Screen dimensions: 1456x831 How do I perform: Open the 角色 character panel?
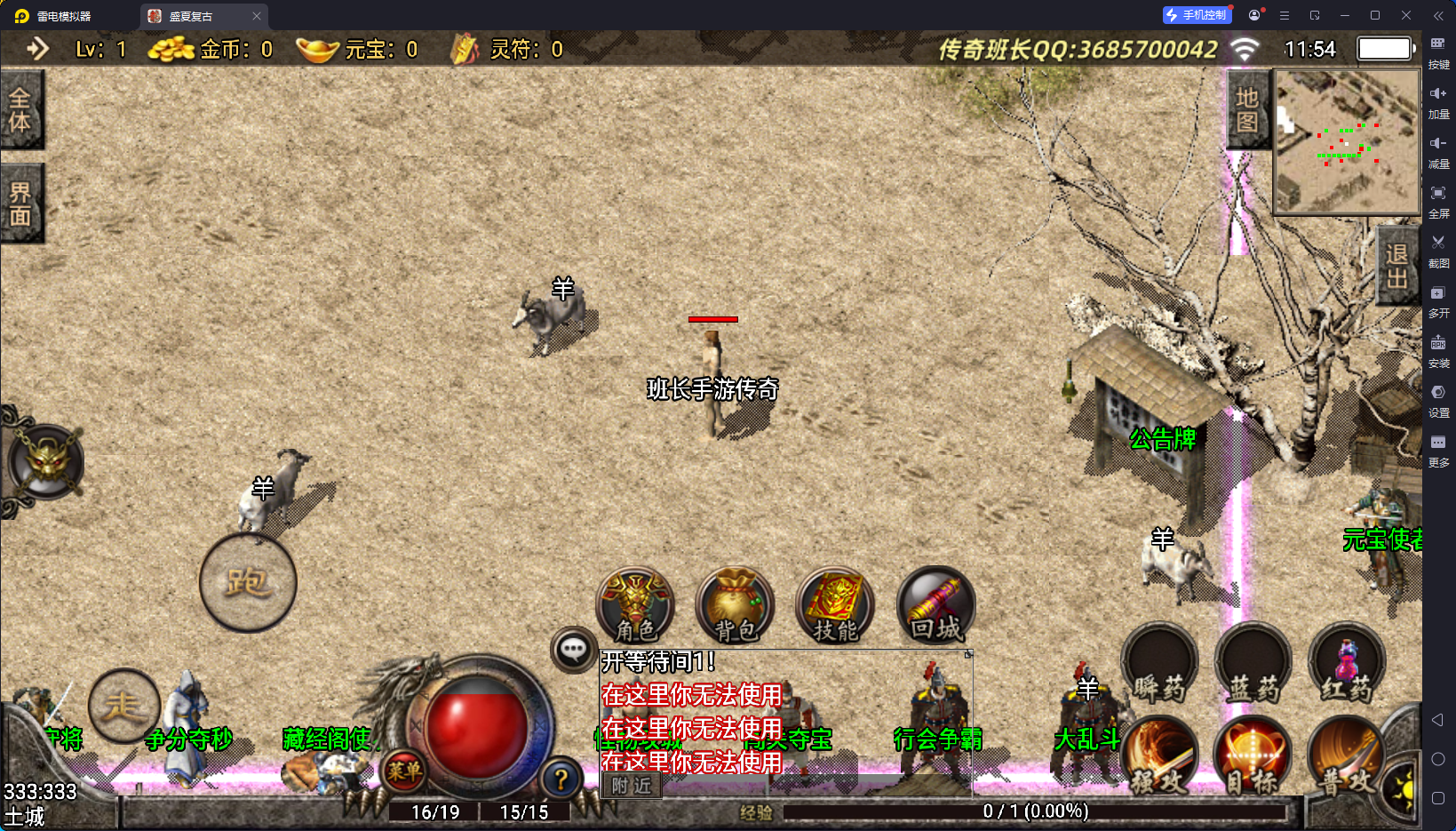click(635, 605)
